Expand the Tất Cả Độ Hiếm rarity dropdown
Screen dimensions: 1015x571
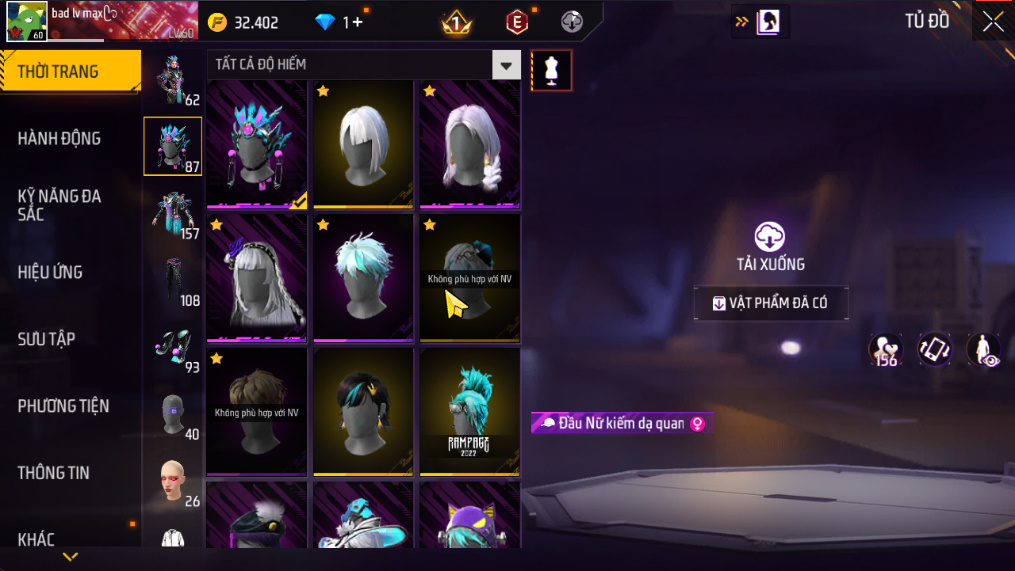(507, 65)
